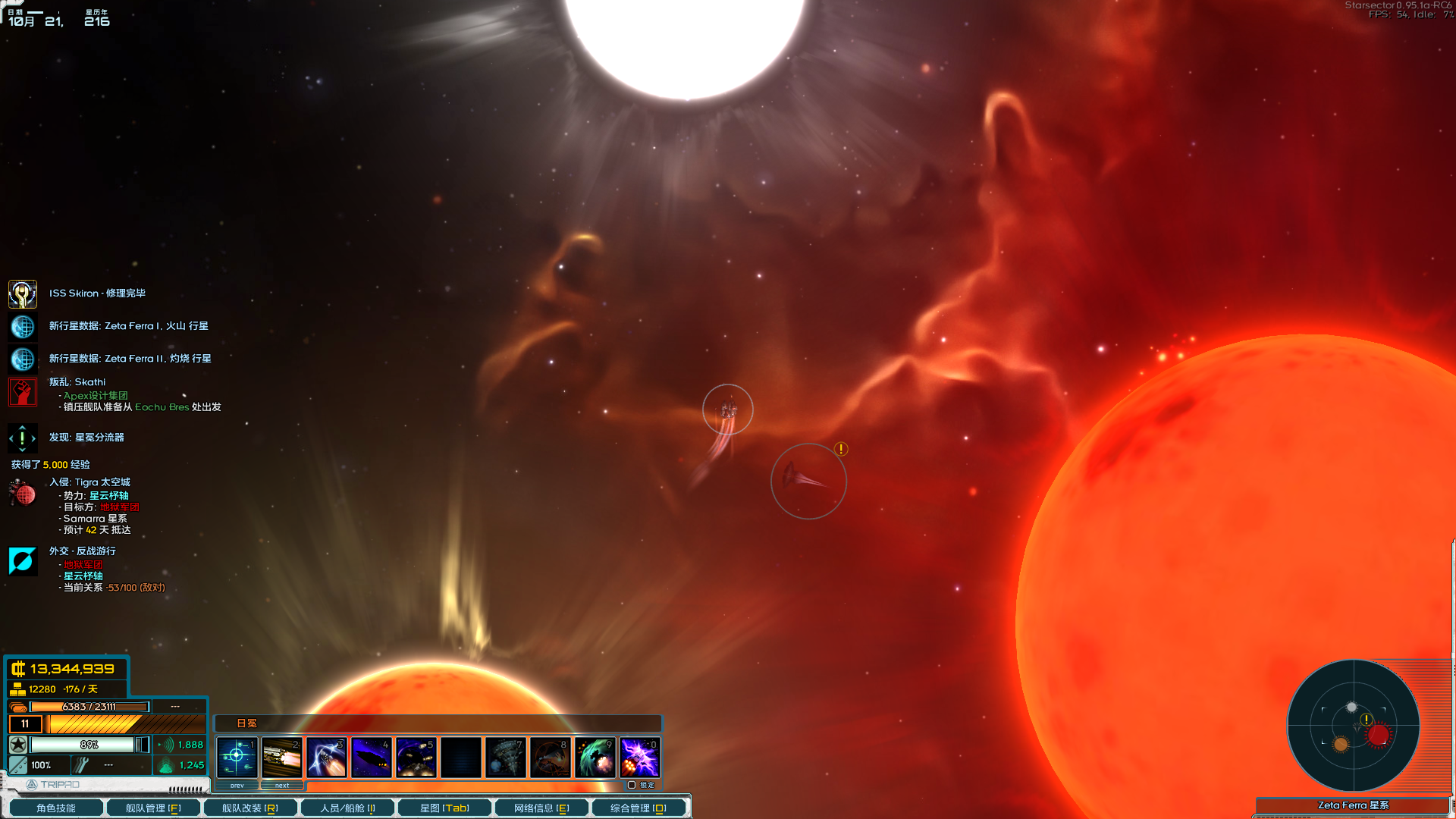This screenshot has height=819, width=1456.
Task: Click the ISS Skiron repair notification icon
Action: [23, 293]
